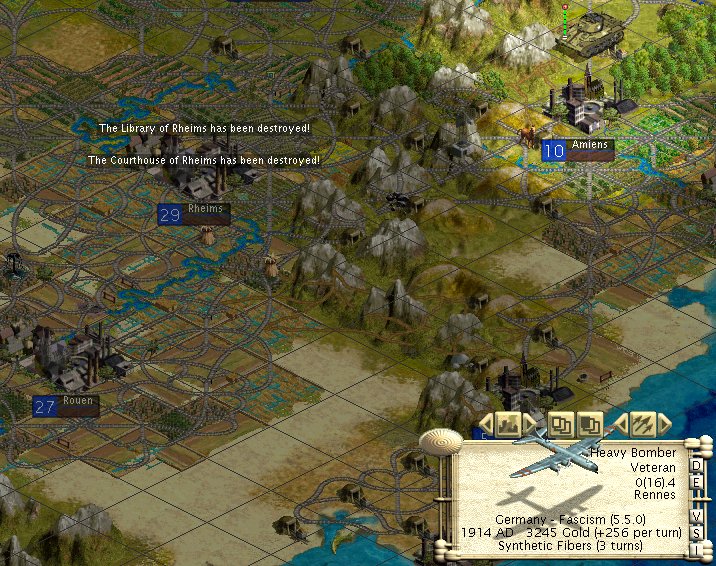Click the right arrow beside the city icon
Viewport: 716px width, 566px height.
[x=530, y=423]
